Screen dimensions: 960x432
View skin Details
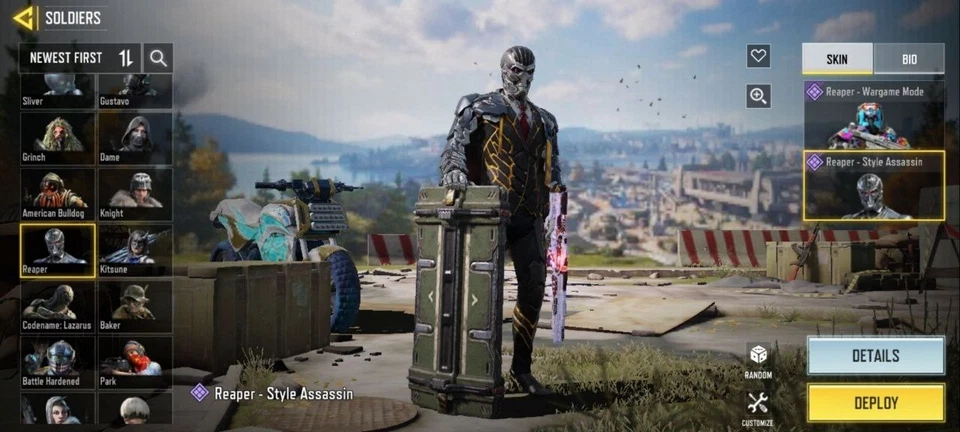[875, 356]
